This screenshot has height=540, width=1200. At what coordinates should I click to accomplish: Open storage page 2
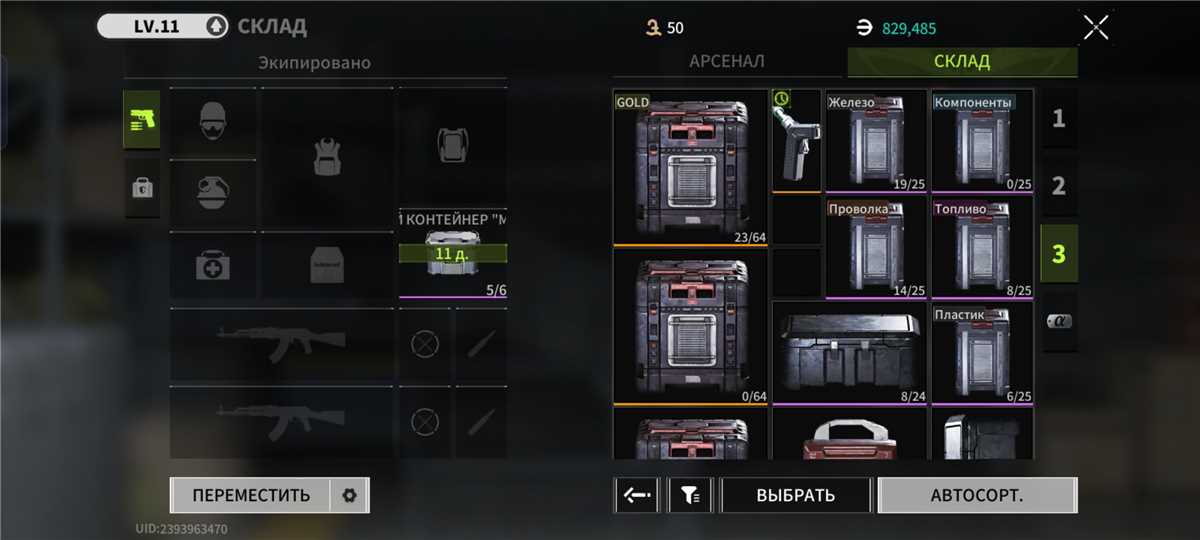click(1059, 185)
